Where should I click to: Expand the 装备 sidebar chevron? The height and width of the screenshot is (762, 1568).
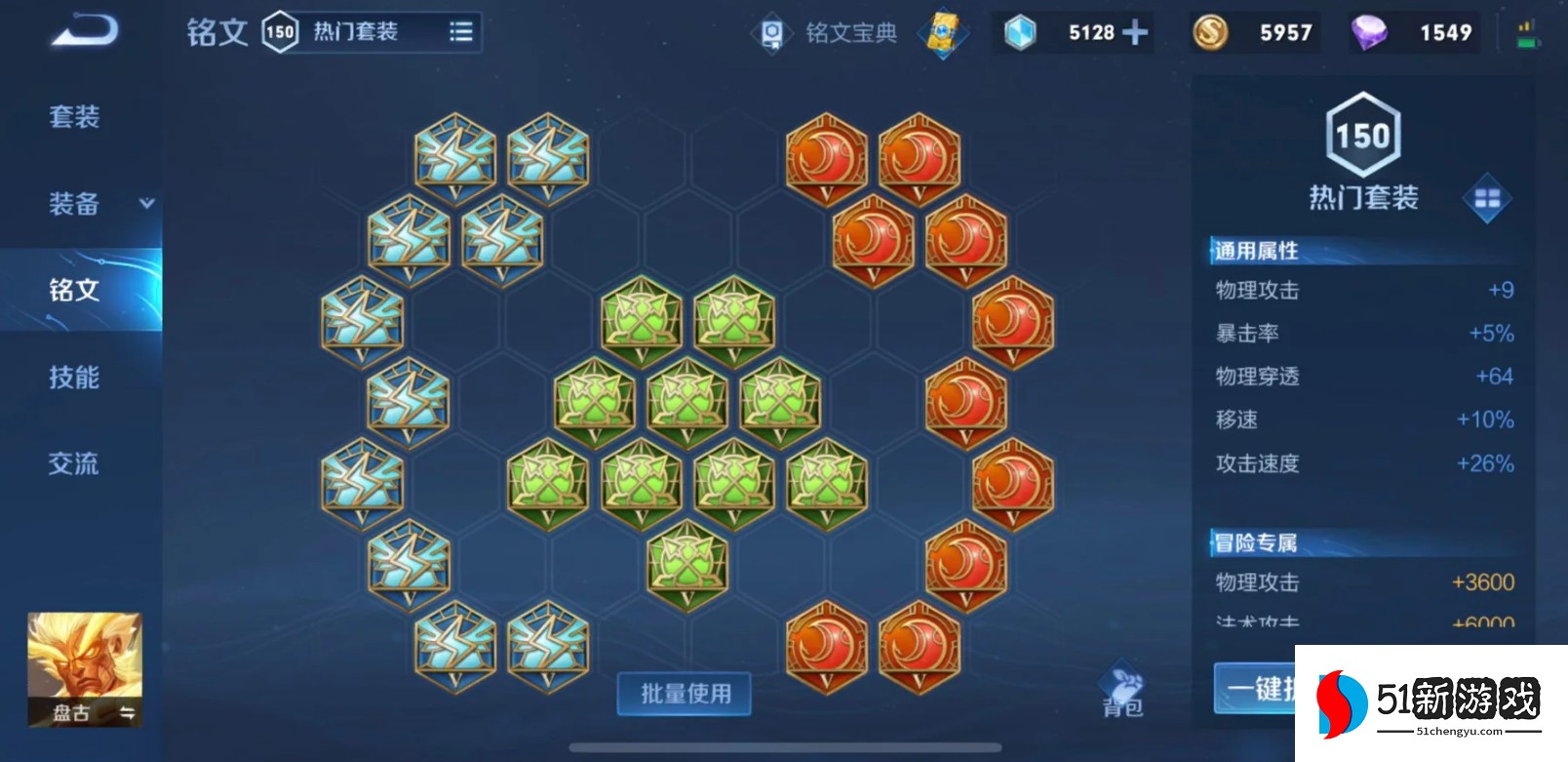point(145,204)
